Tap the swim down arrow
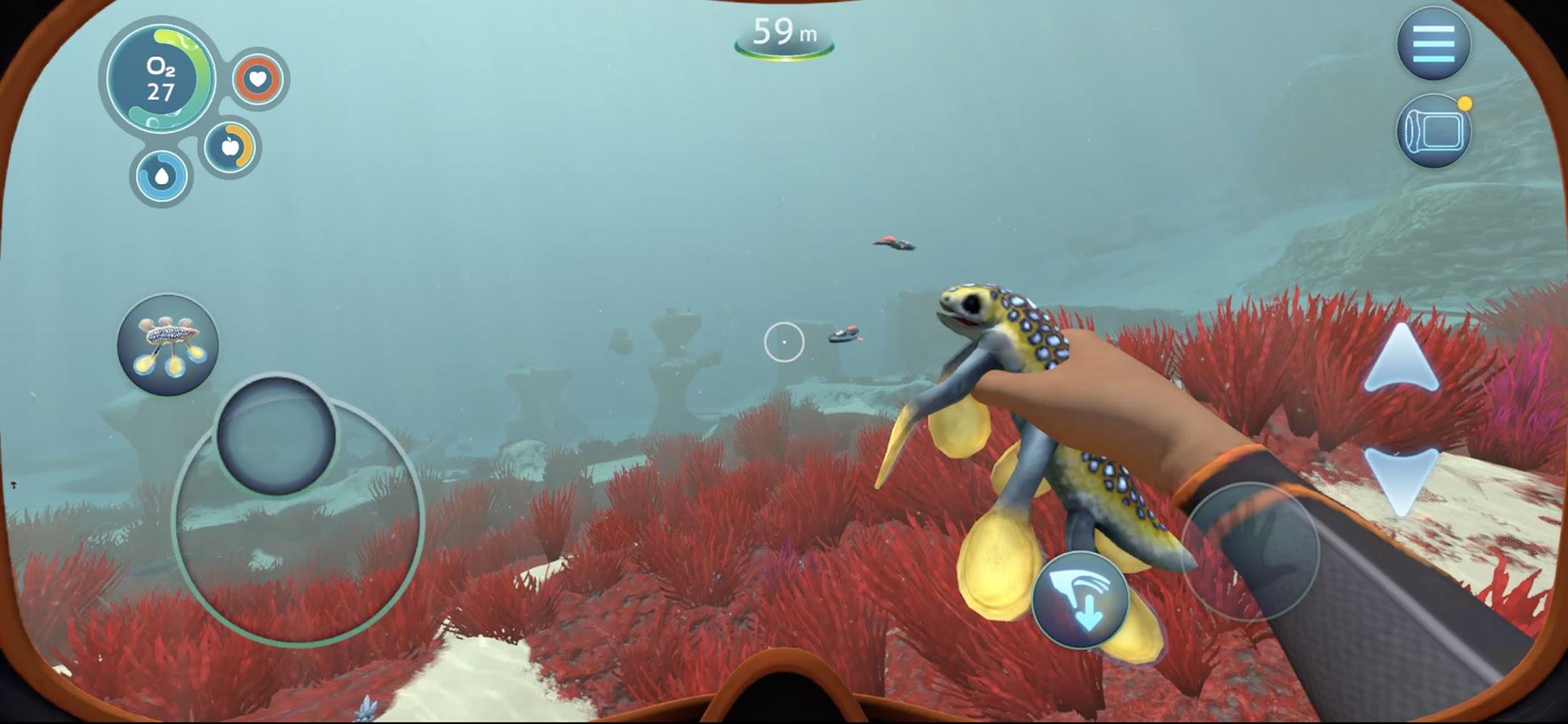 (1401, 480)
